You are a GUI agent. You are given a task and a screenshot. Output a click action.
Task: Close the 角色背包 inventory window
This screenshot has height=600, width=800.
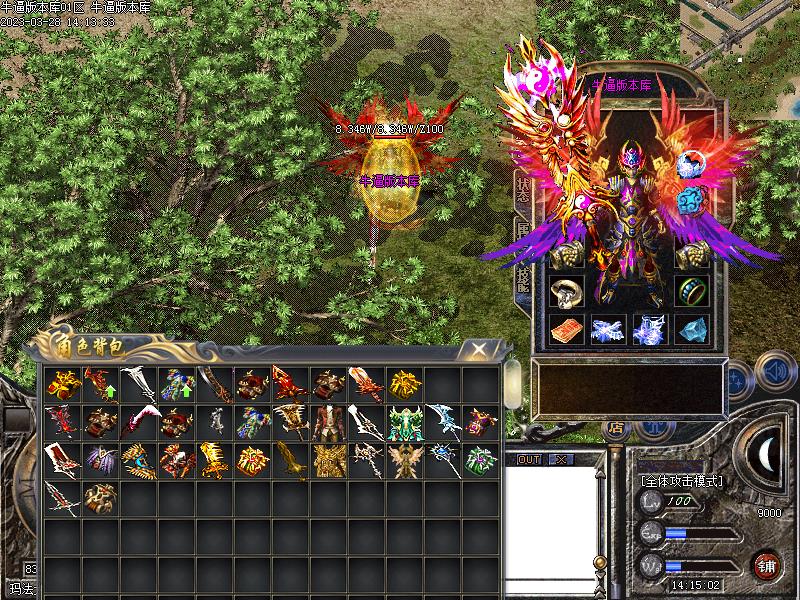coord(480,349)
